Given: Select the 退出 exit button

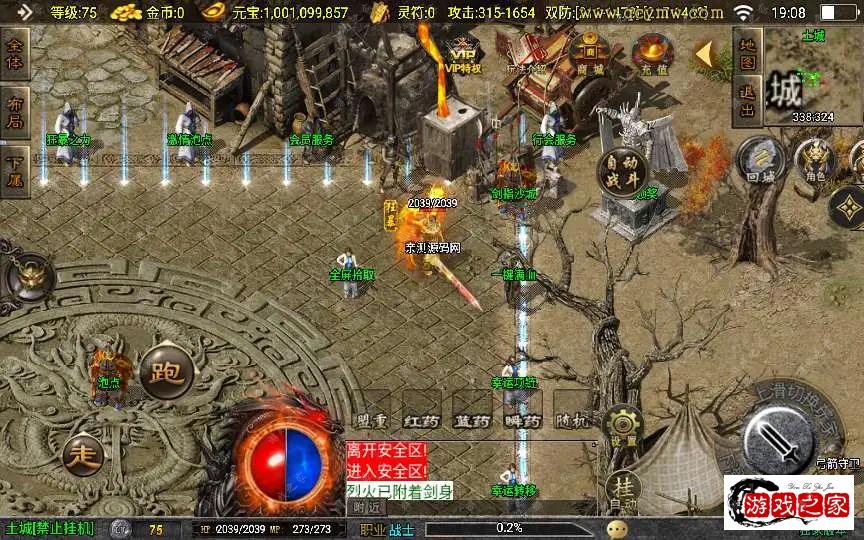Looking at the screenshot, I should (747, 101).
